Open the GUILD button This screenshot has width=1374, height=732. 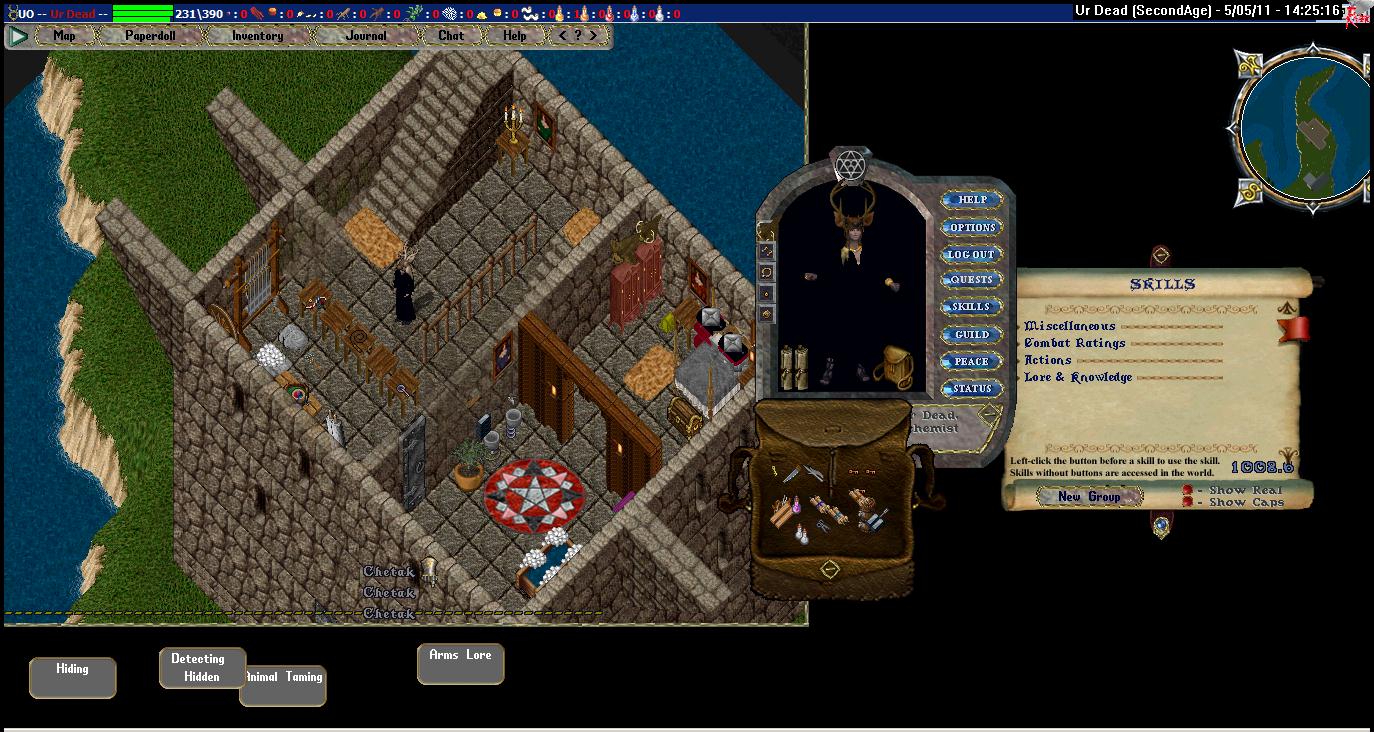pyautogui.click(x=972, y=335)
